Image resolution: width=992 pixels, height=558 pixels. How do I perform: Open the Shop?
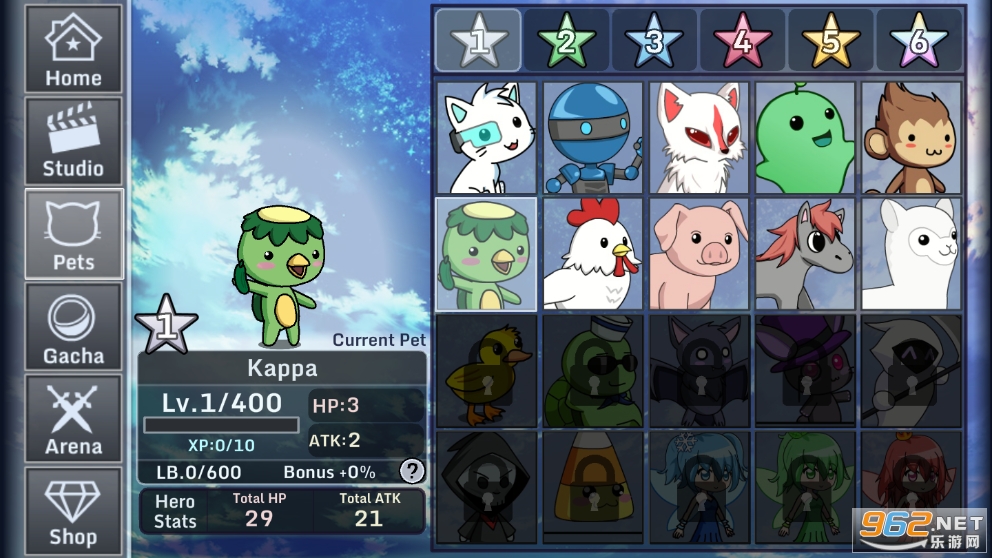(x=73, y=511)
